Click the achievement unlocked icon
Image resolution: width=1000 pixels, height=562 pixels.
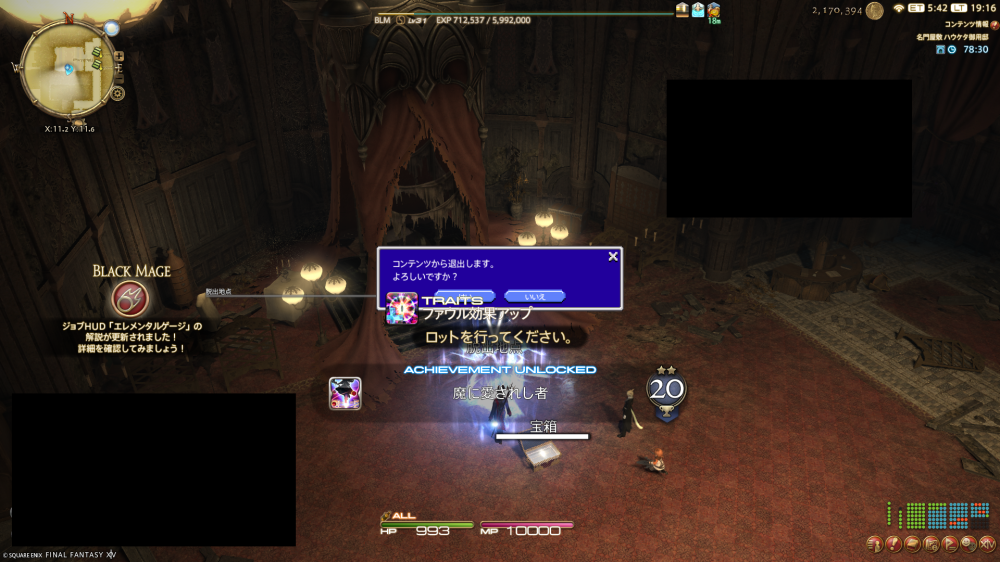click(345, 393)
